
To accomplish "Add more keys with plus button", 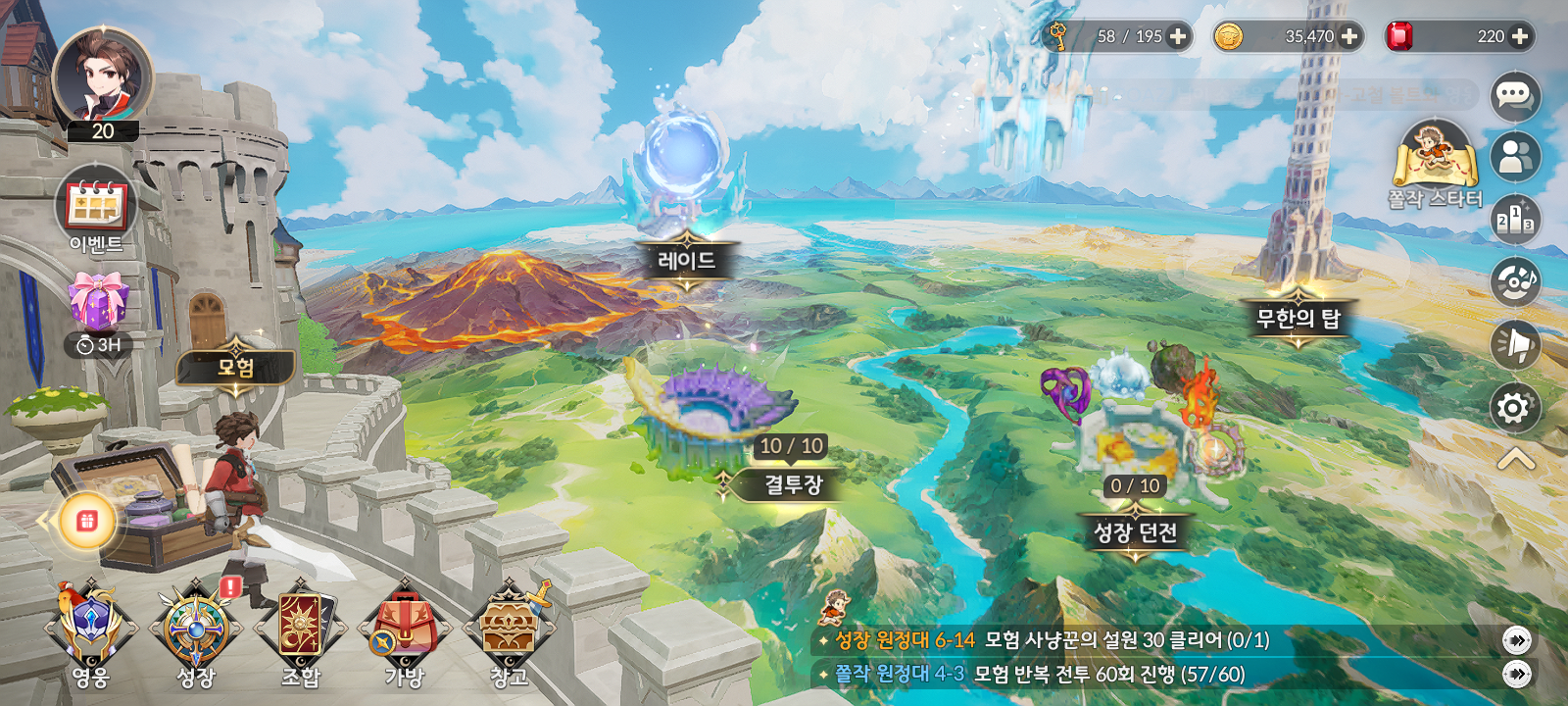I will [x=1178, y=36].
